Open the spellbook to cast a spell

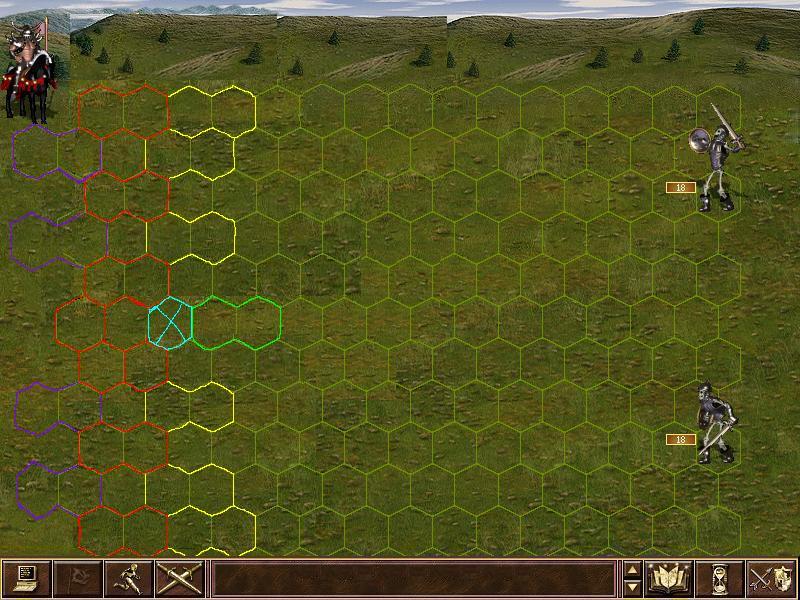tap(670, 578)
